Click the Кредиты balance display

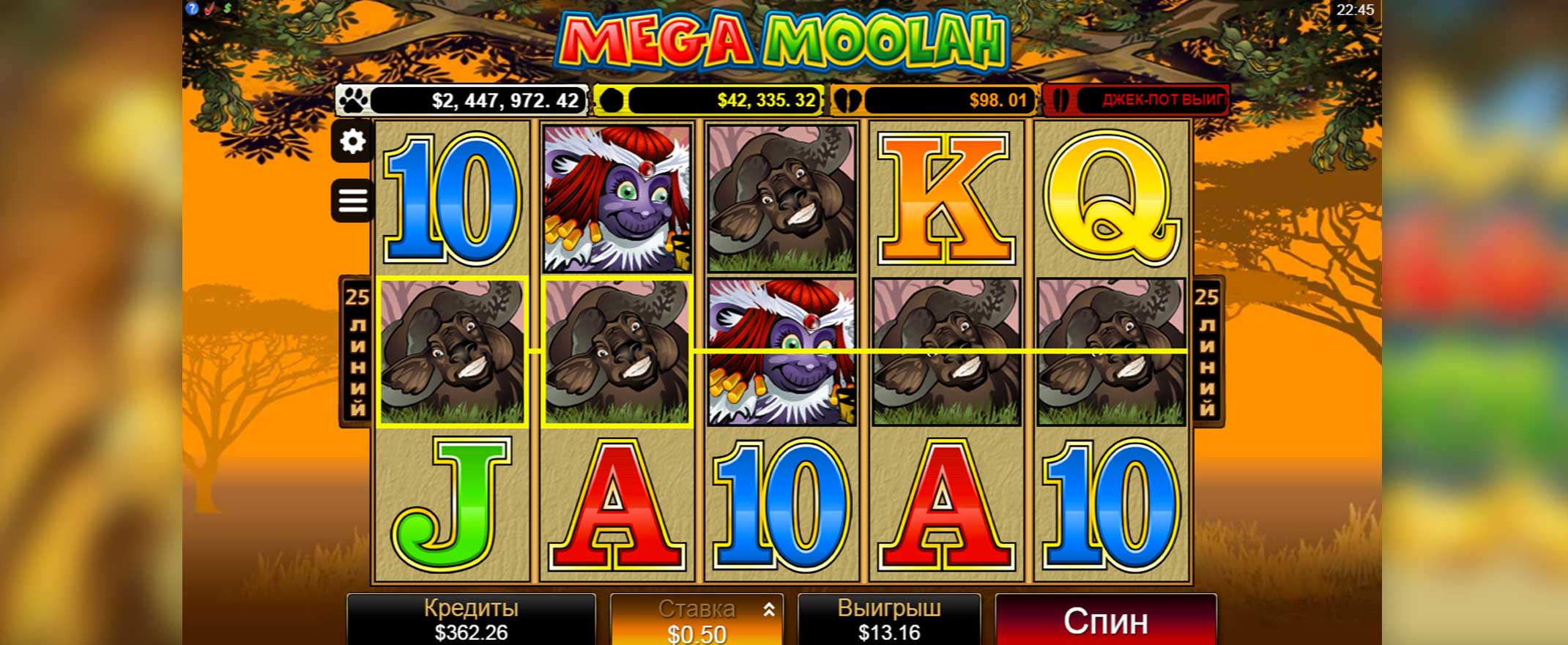click(x=471, y=619)
